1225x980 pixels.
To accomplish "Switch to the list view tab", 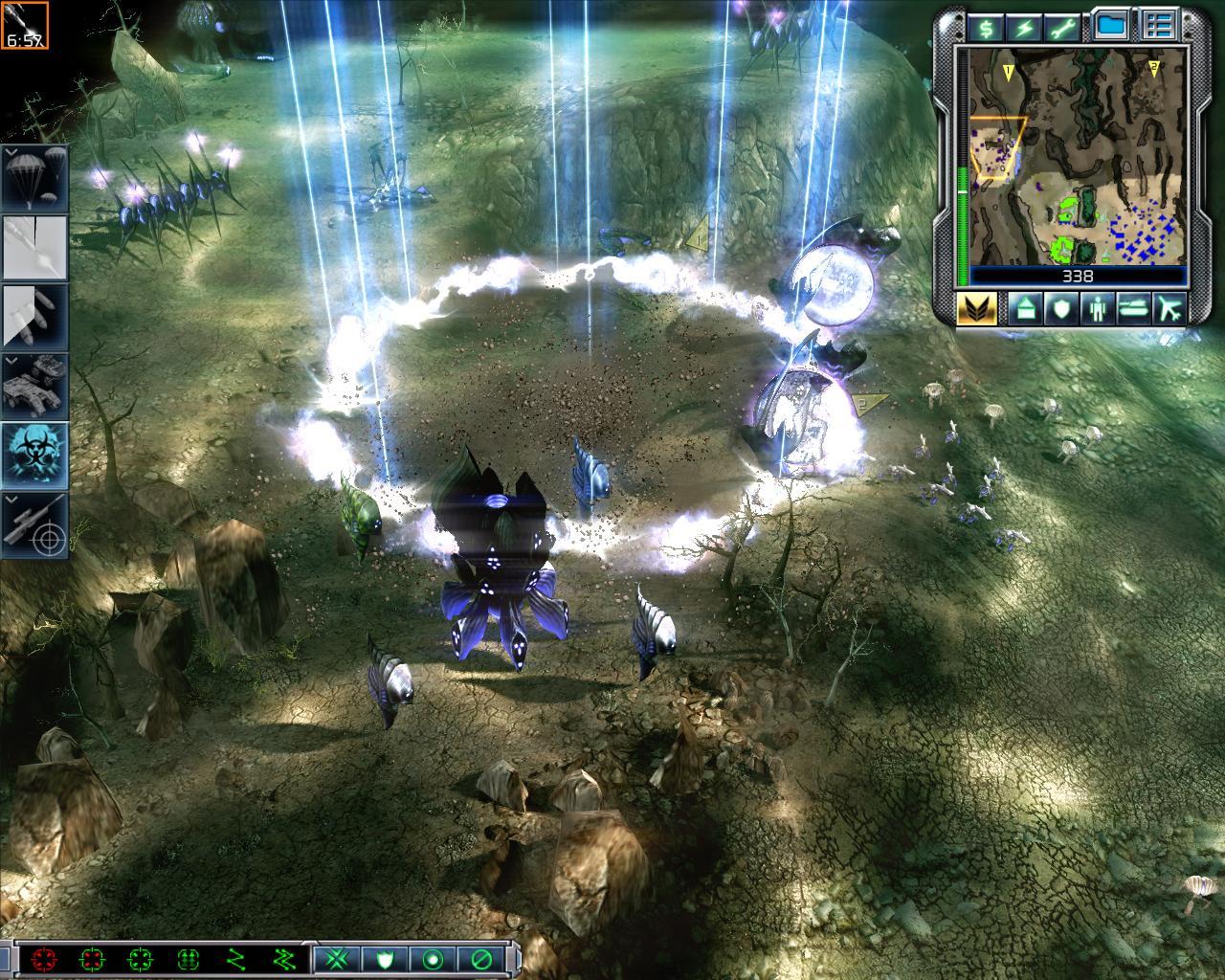I will [1160, 26].
